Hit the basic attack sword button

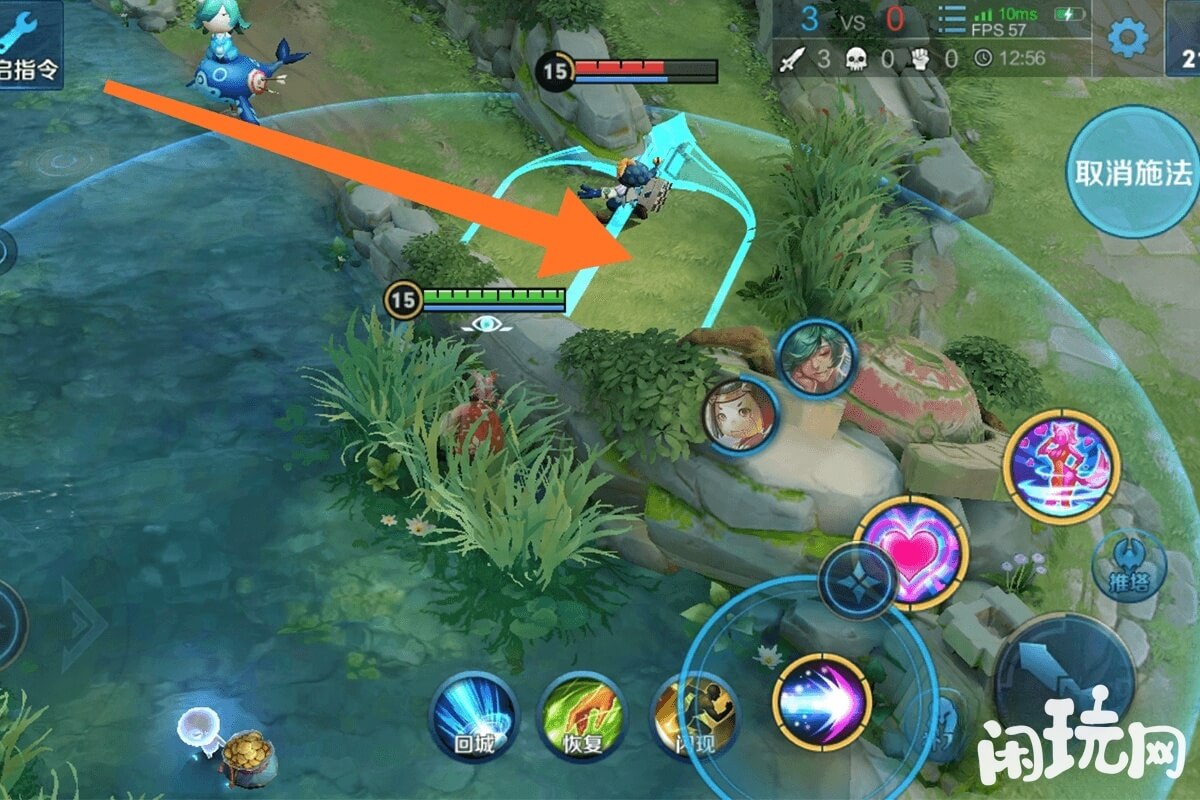tap(1063, 678)
